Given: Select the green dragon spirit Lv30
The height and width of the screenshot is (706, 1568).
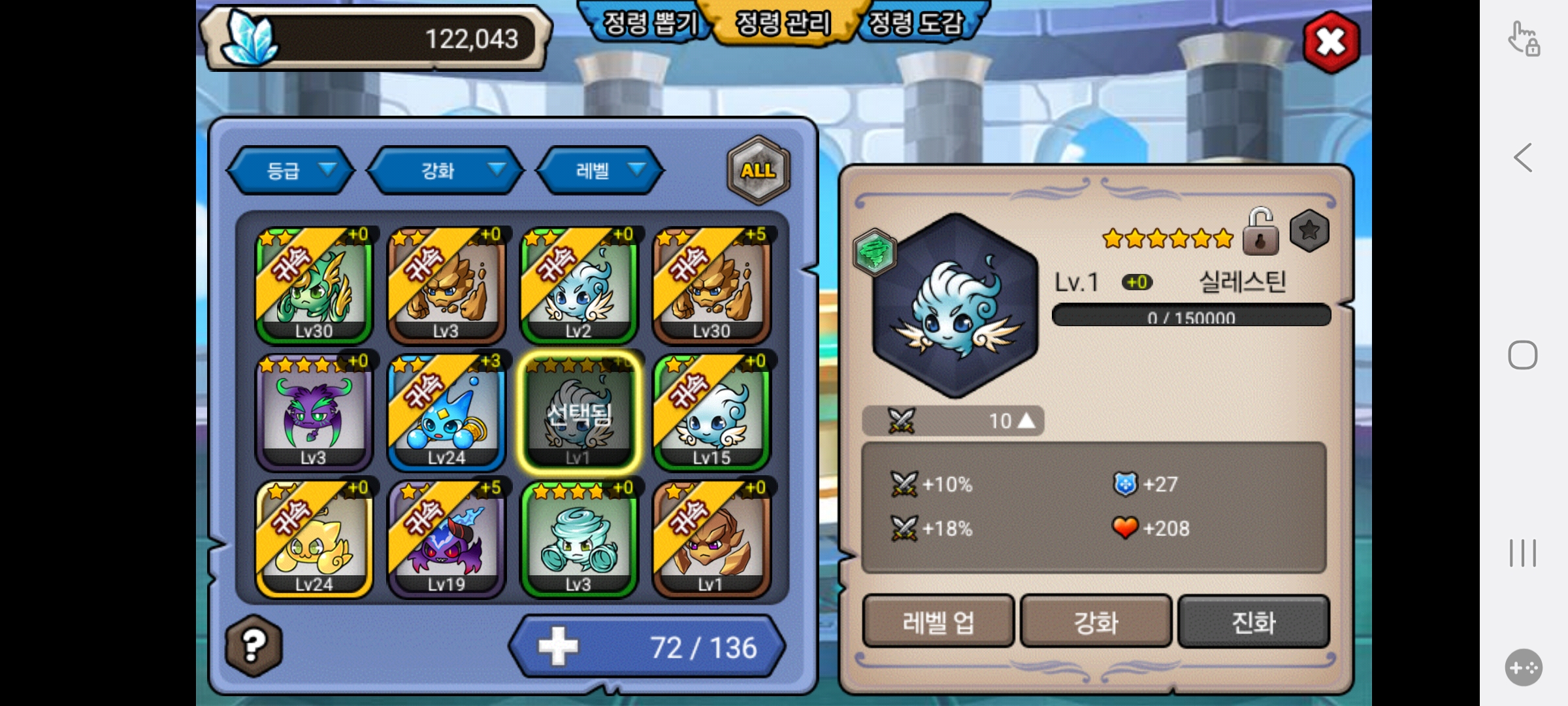Looking at the screenshot, I should click(314, 285).
